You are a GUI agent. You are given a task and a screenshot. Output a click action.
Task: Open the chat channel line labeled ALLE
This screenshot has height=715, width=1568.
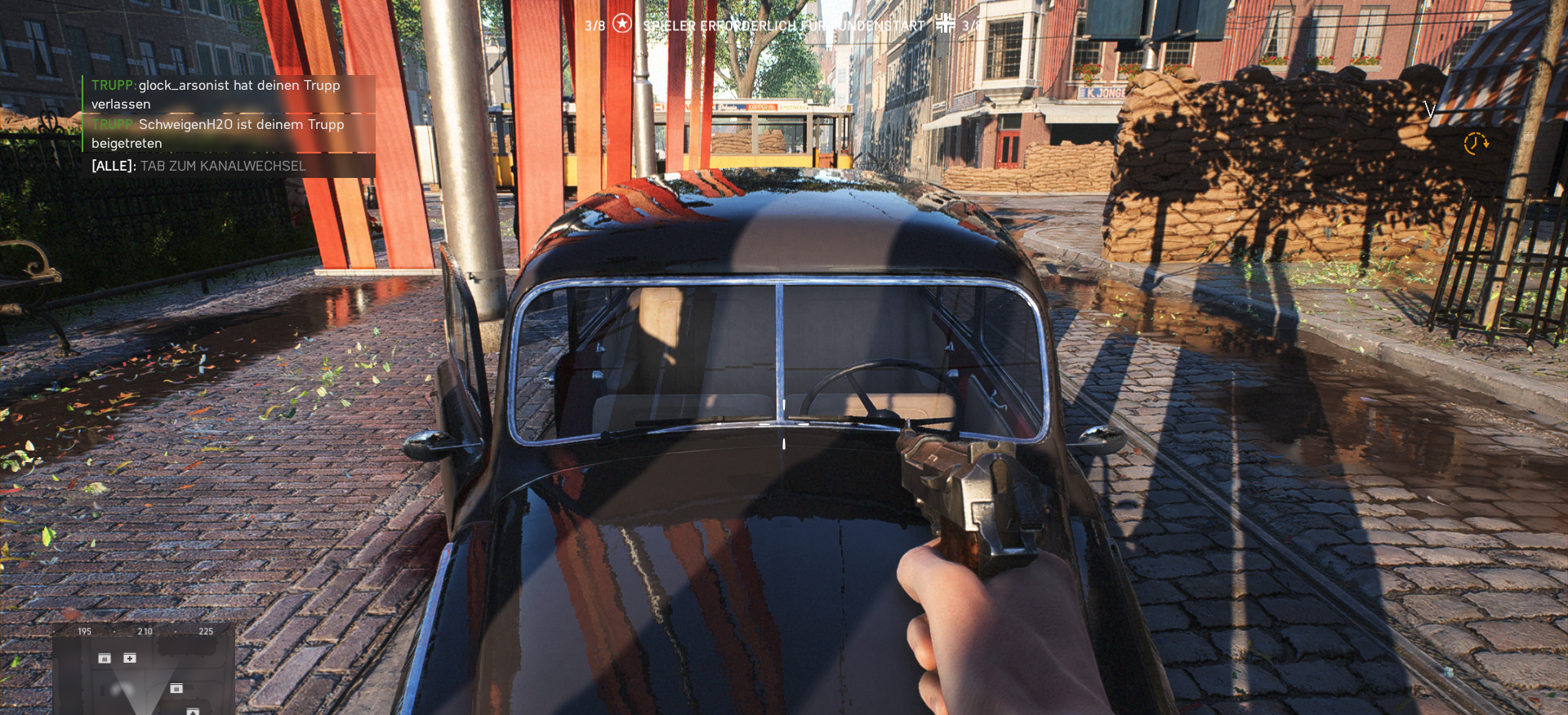pos(198,166)
